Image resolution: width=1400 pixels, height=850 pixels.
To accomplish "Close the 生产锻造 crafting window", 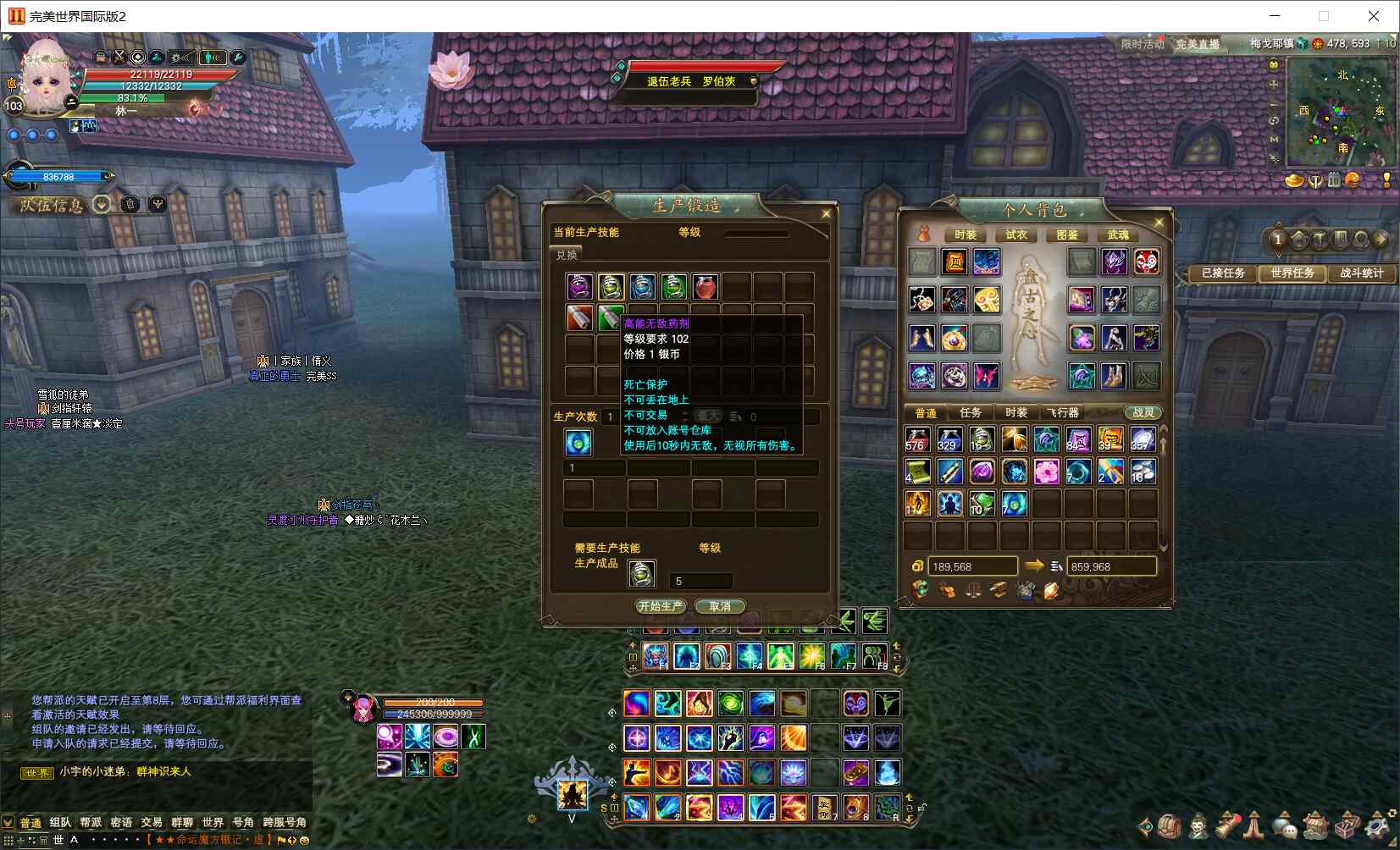I will click(826, 213).
